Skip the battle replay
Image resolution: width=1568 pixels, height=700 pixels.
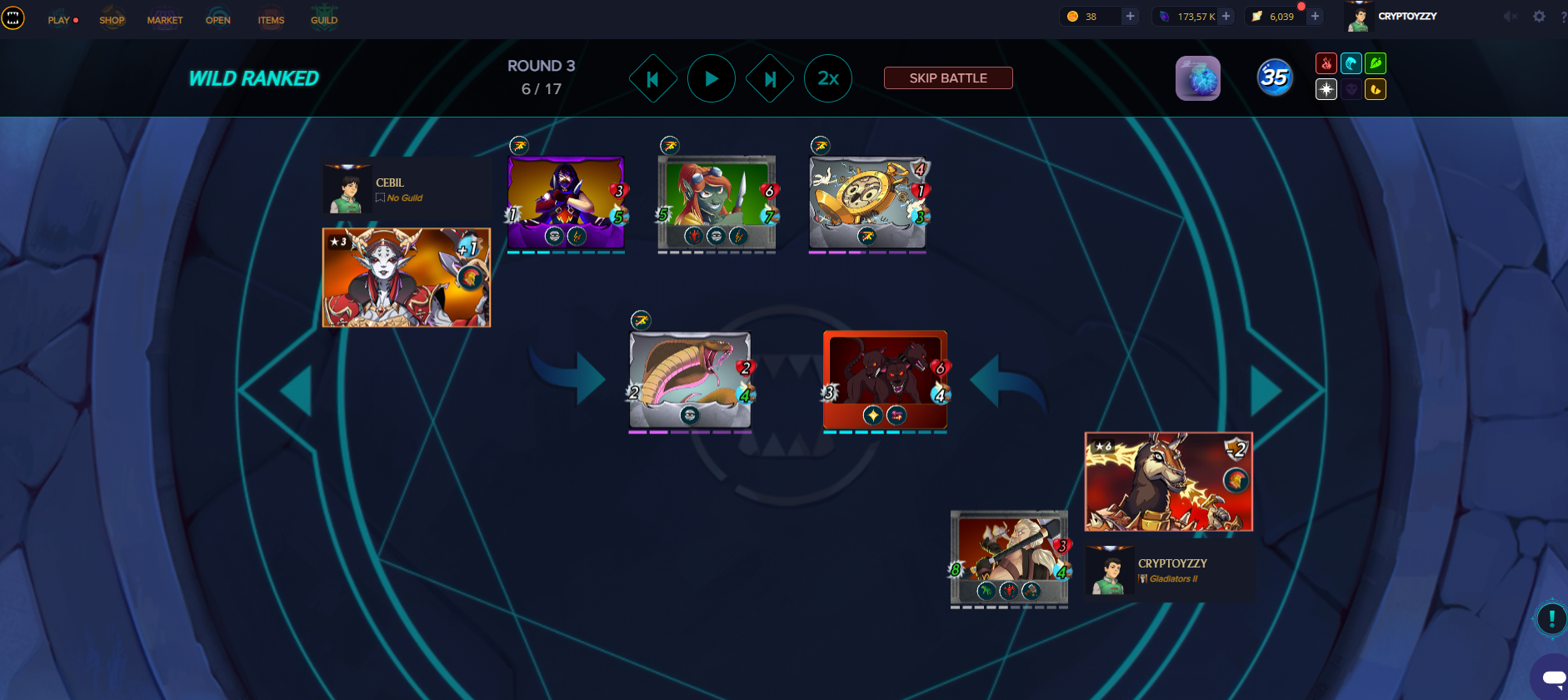(948, 77)
